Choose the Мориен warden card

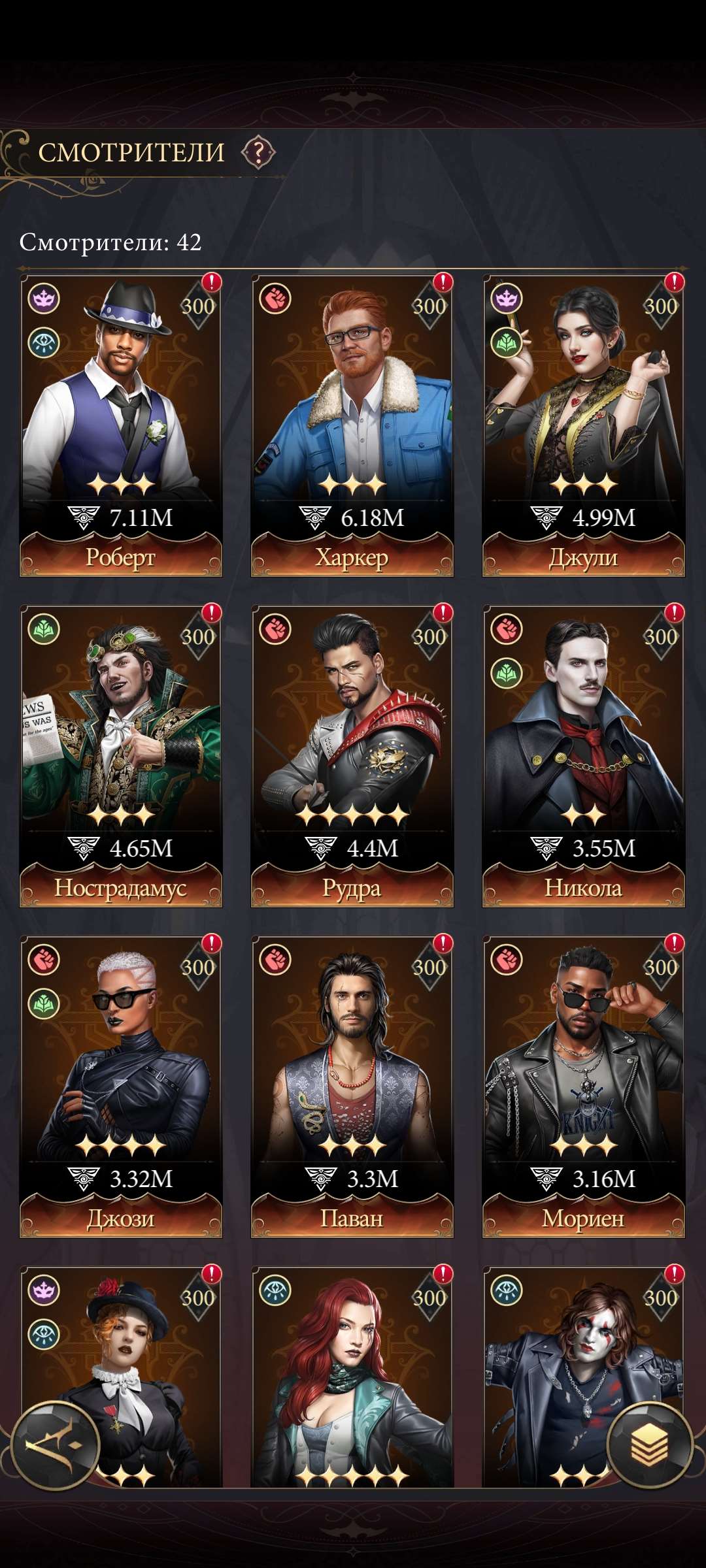pos(583,1086)
